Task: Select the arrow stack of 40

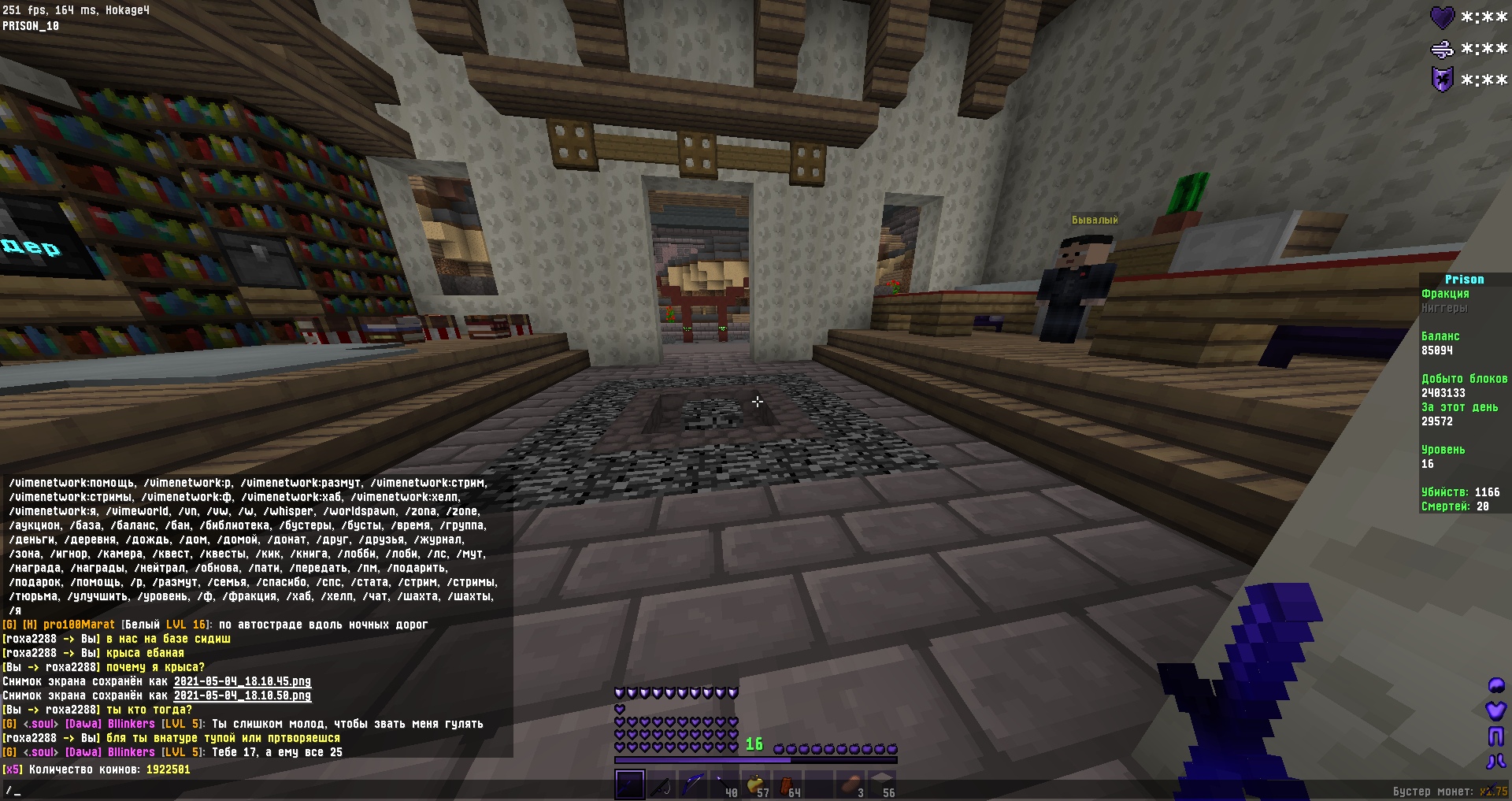Action: point(724,784)
